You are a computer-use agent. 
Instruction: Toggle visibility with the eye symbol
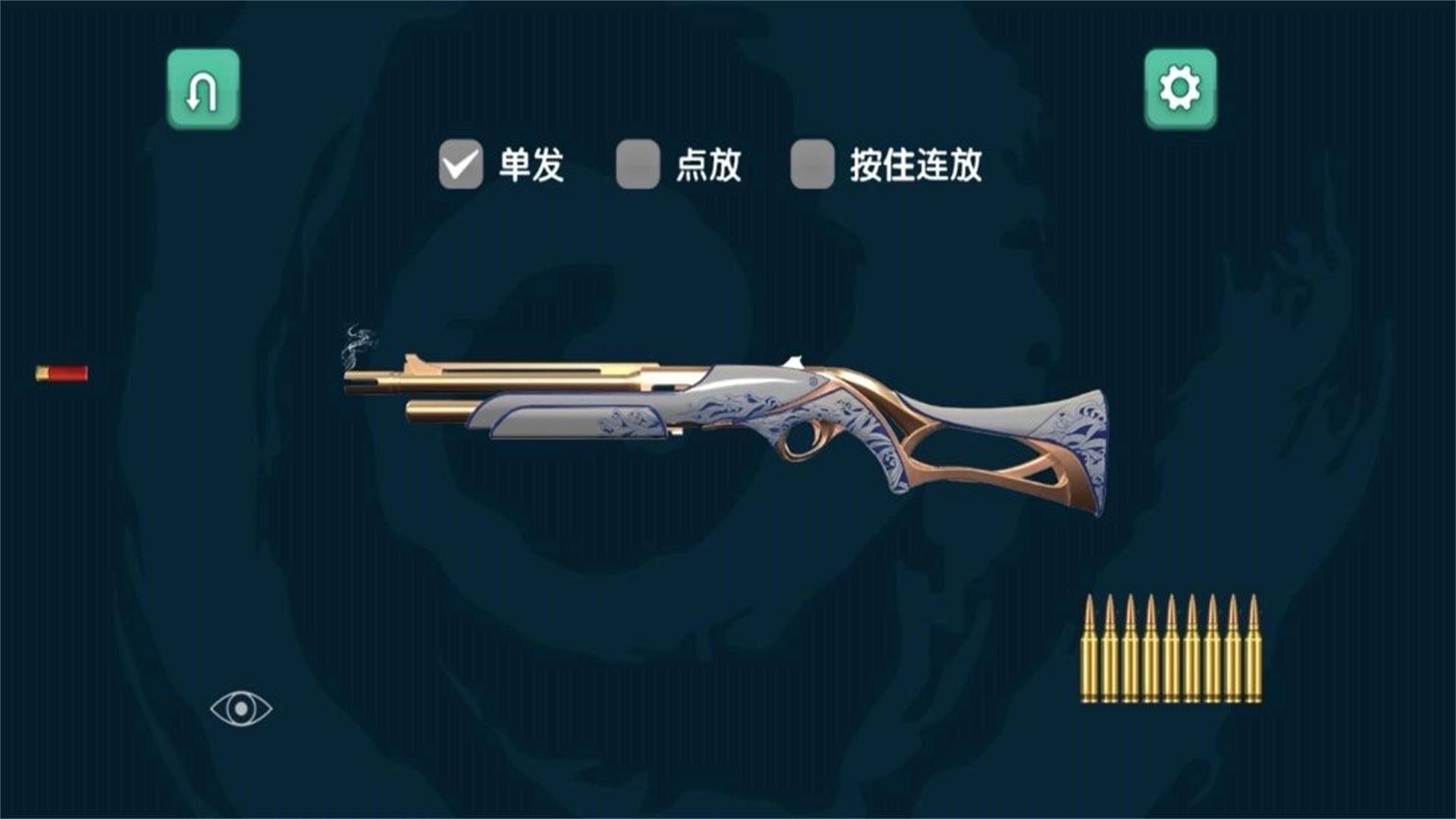[x=241, y=709]
